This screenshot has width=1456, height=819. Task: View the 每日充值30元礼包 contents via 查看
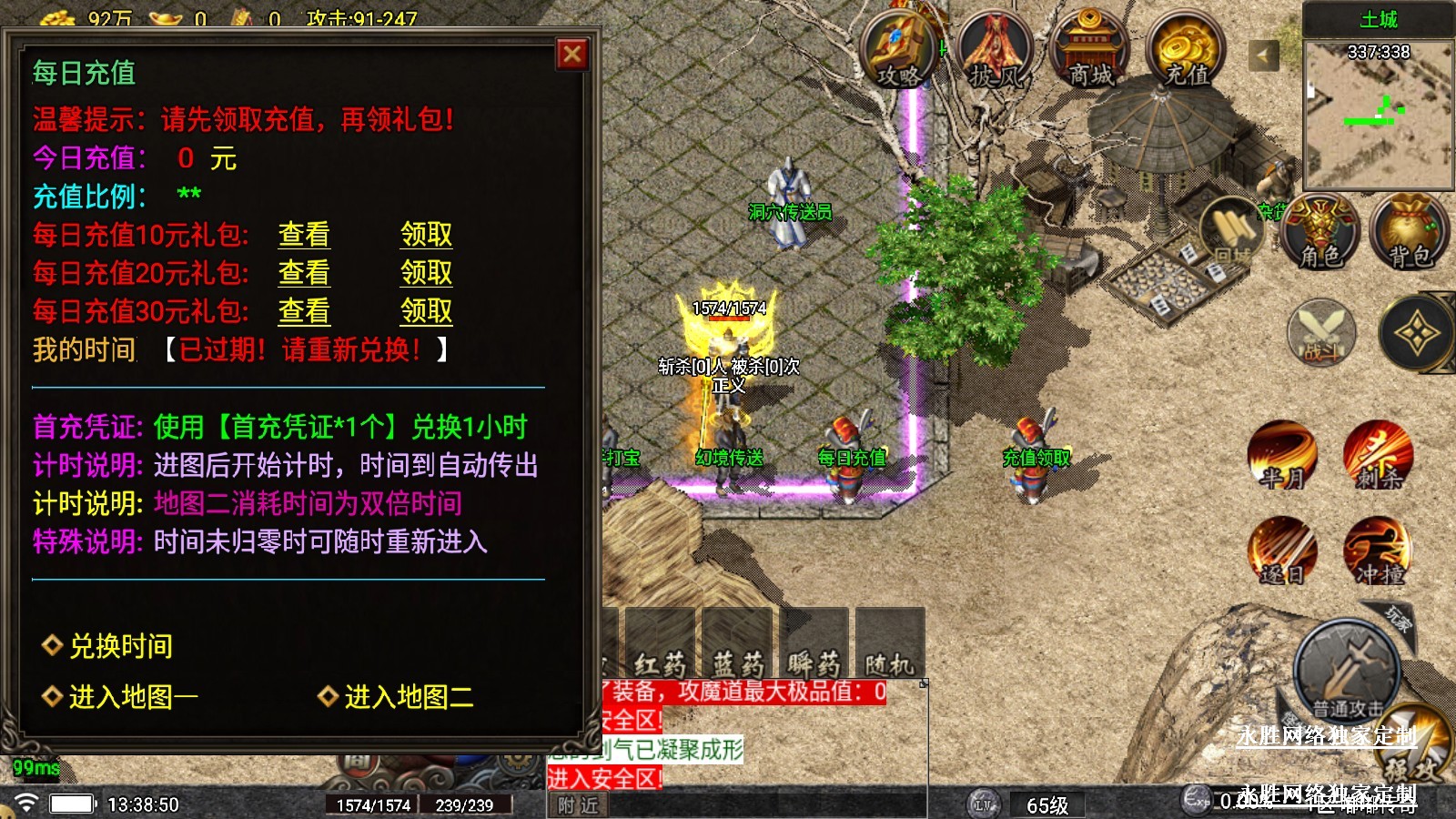tap(304, 311)
